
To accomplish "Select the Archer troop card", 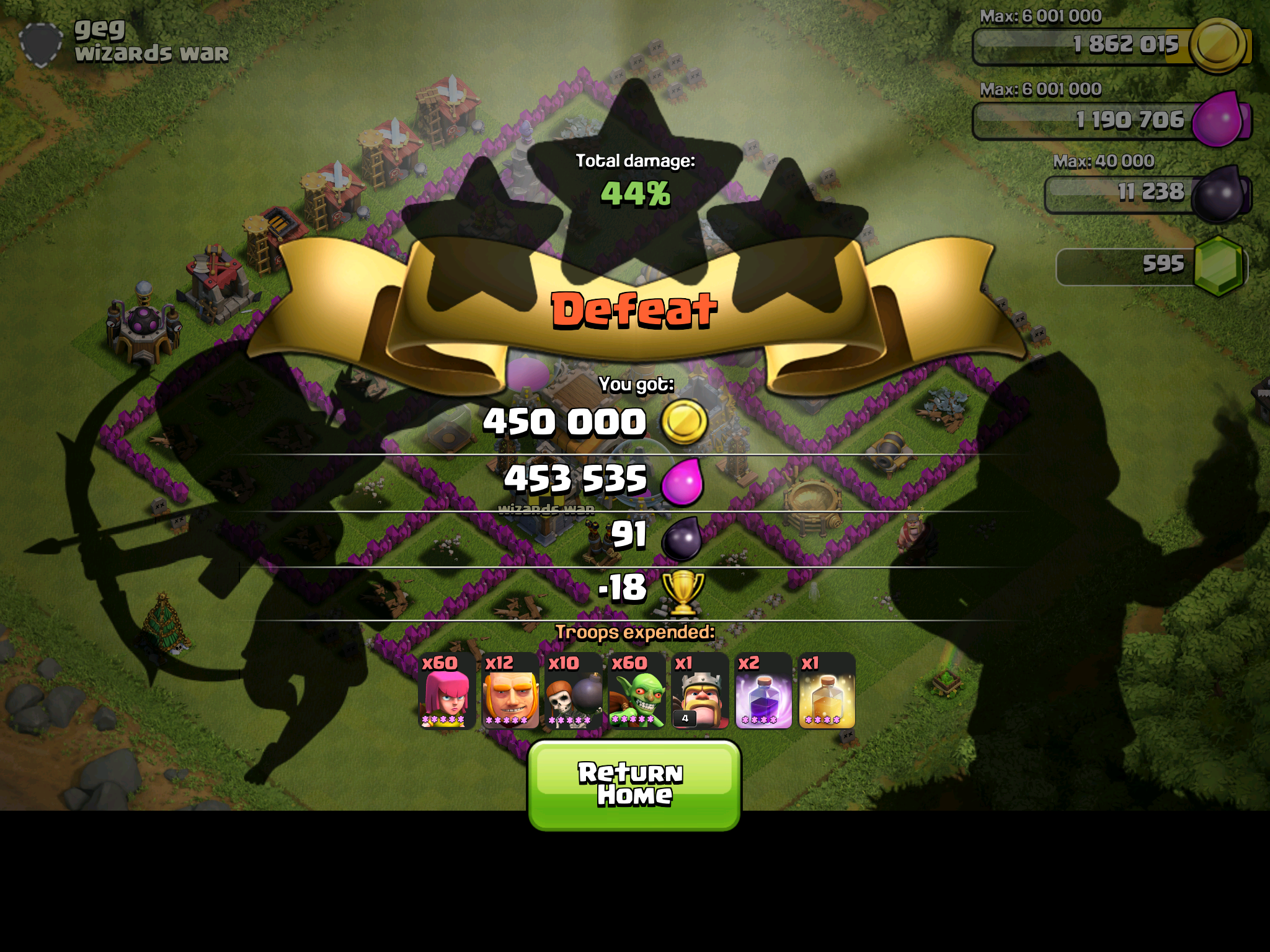I will click(447, 691).
